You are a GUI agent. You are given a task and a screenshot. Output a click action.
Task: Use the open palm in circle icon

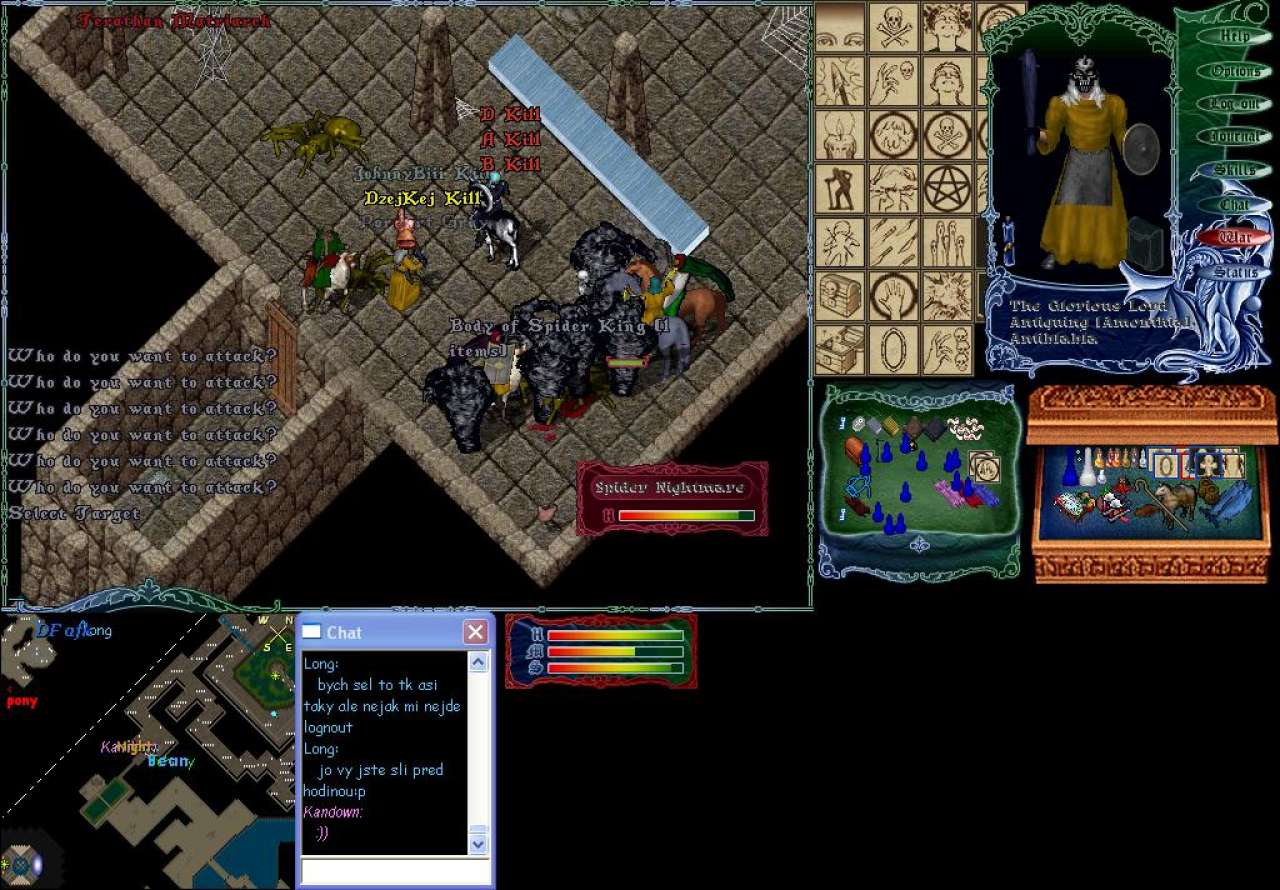893,296
